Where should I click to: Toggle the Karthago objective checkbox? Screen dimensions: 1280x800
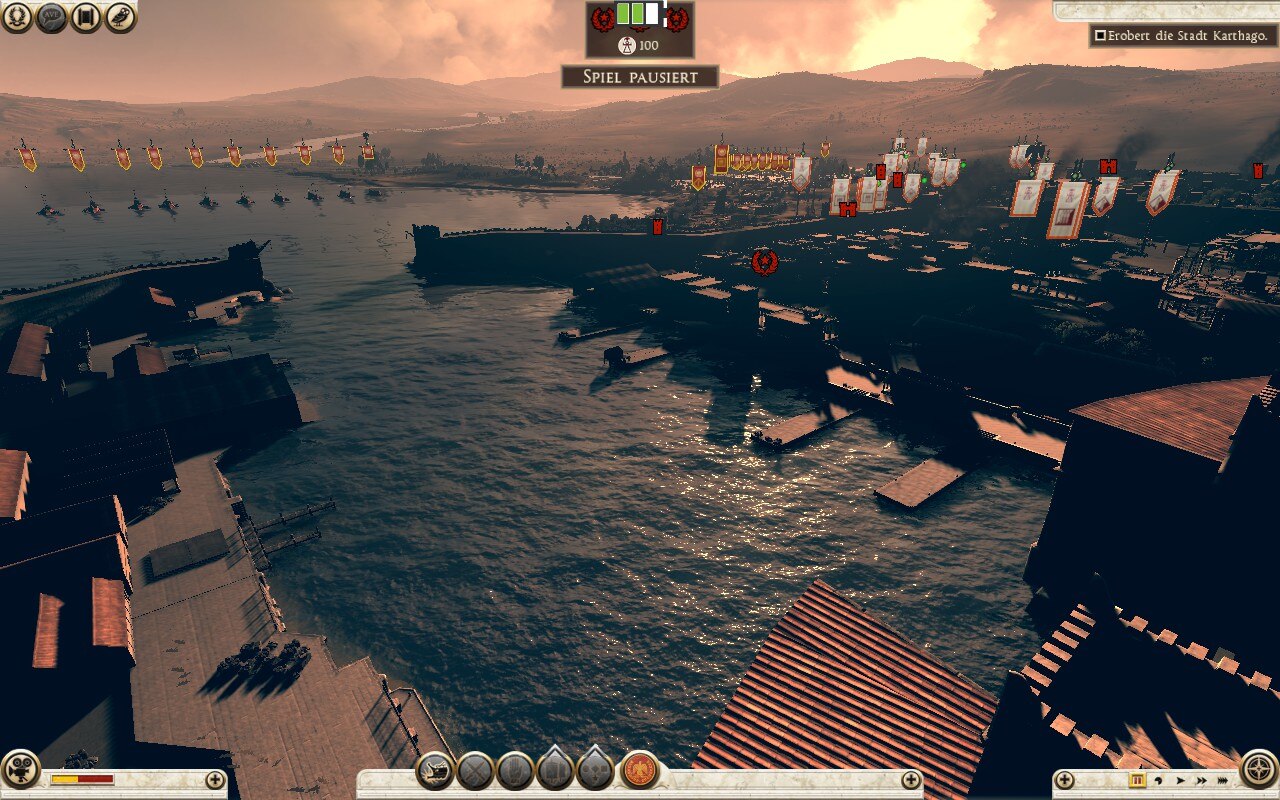1100,36
